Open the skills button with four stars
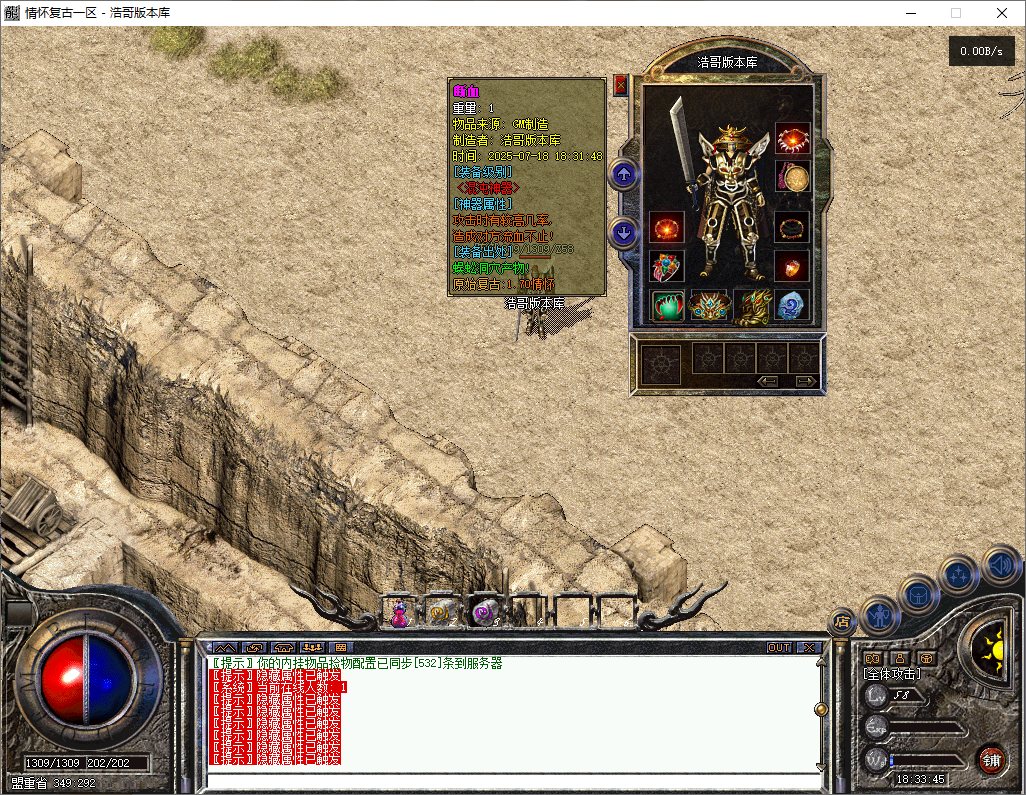The width and height of the screenshot is (1026, 795). point(959,575)
